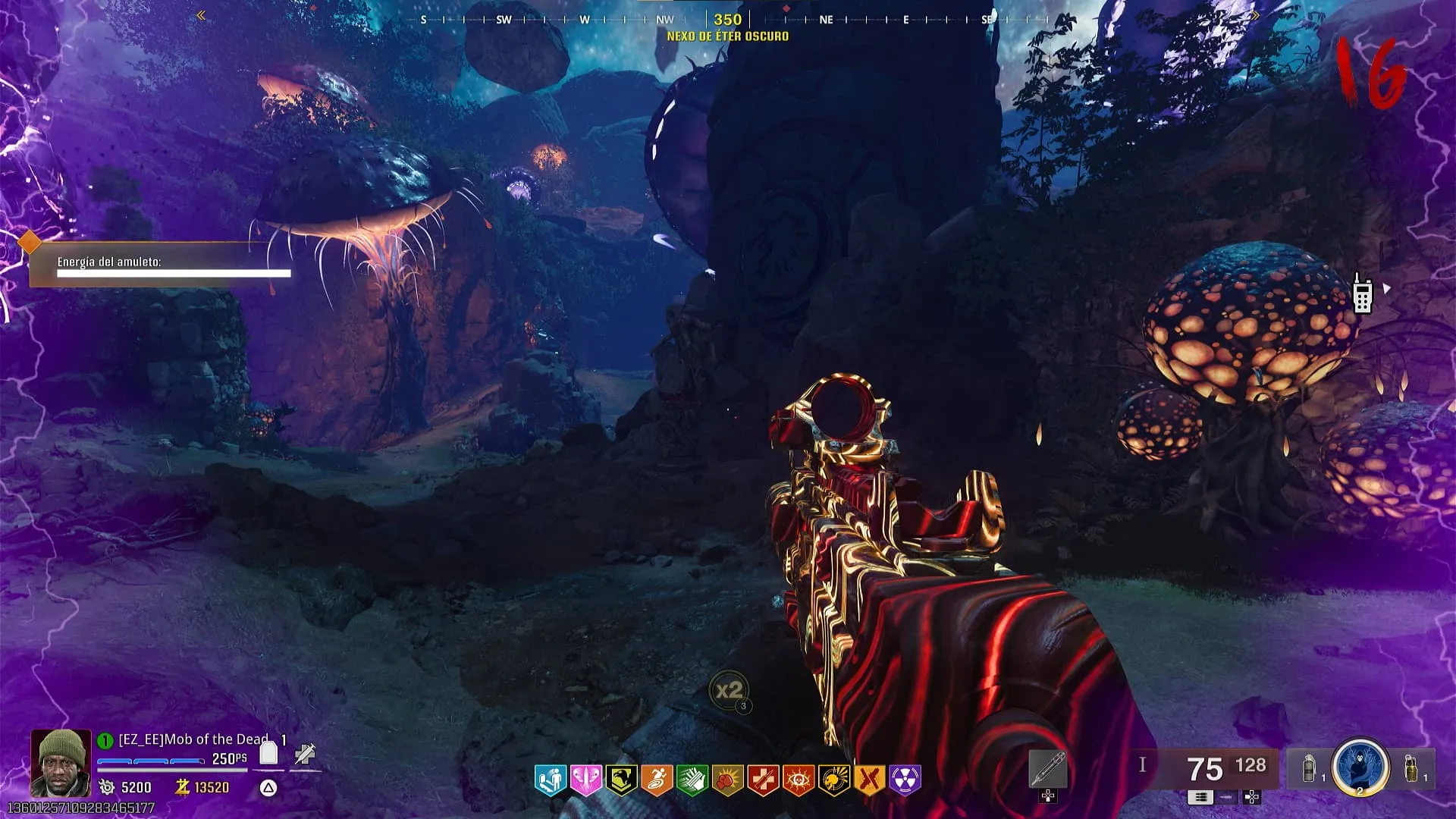
Task: Click the yellow skull Deadshot Daiquiri perk
Action: [x=834, y=780]
